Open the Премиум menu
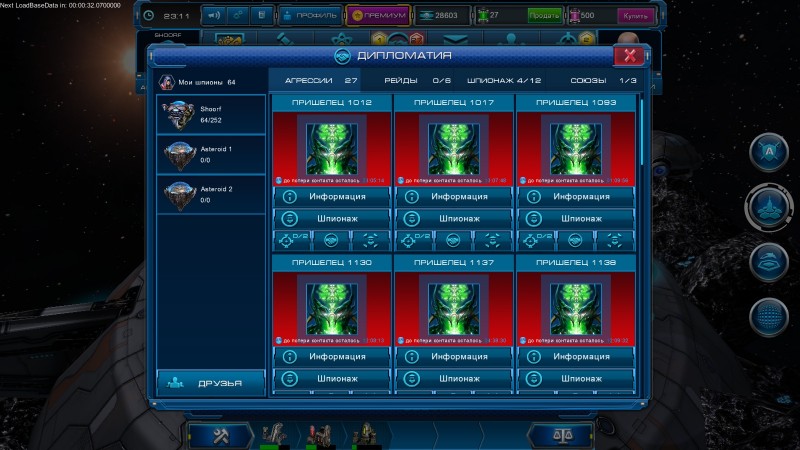This screenshot has height=450, width=800. click(x=377, y=16)
